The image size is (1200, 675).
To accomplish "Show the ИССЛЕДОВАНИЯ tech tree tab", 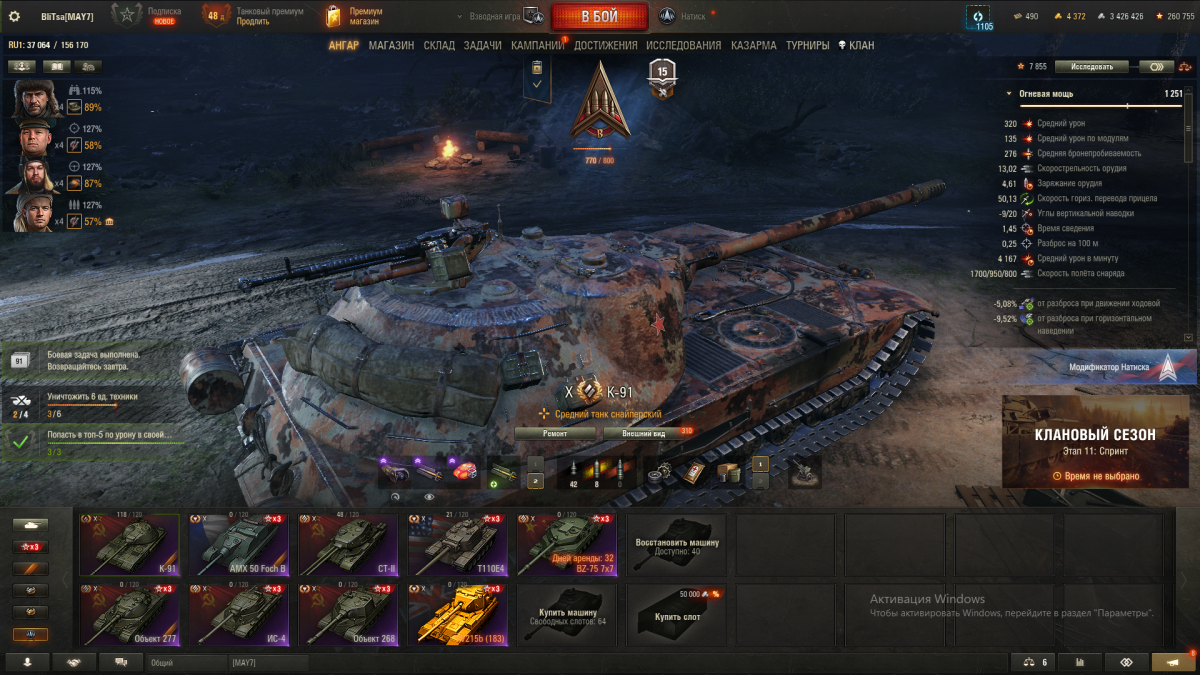I will click(683, 45).
